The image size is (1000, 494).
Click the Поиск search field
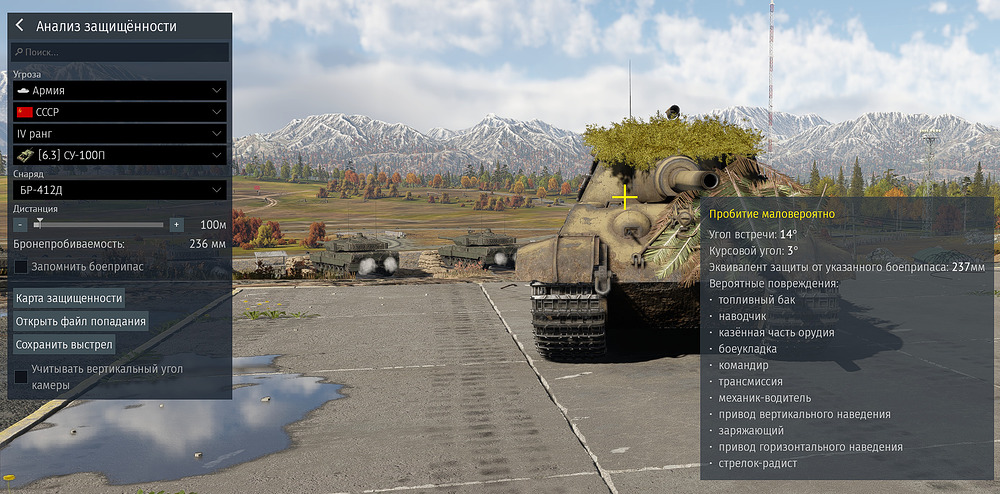point(120,52)
